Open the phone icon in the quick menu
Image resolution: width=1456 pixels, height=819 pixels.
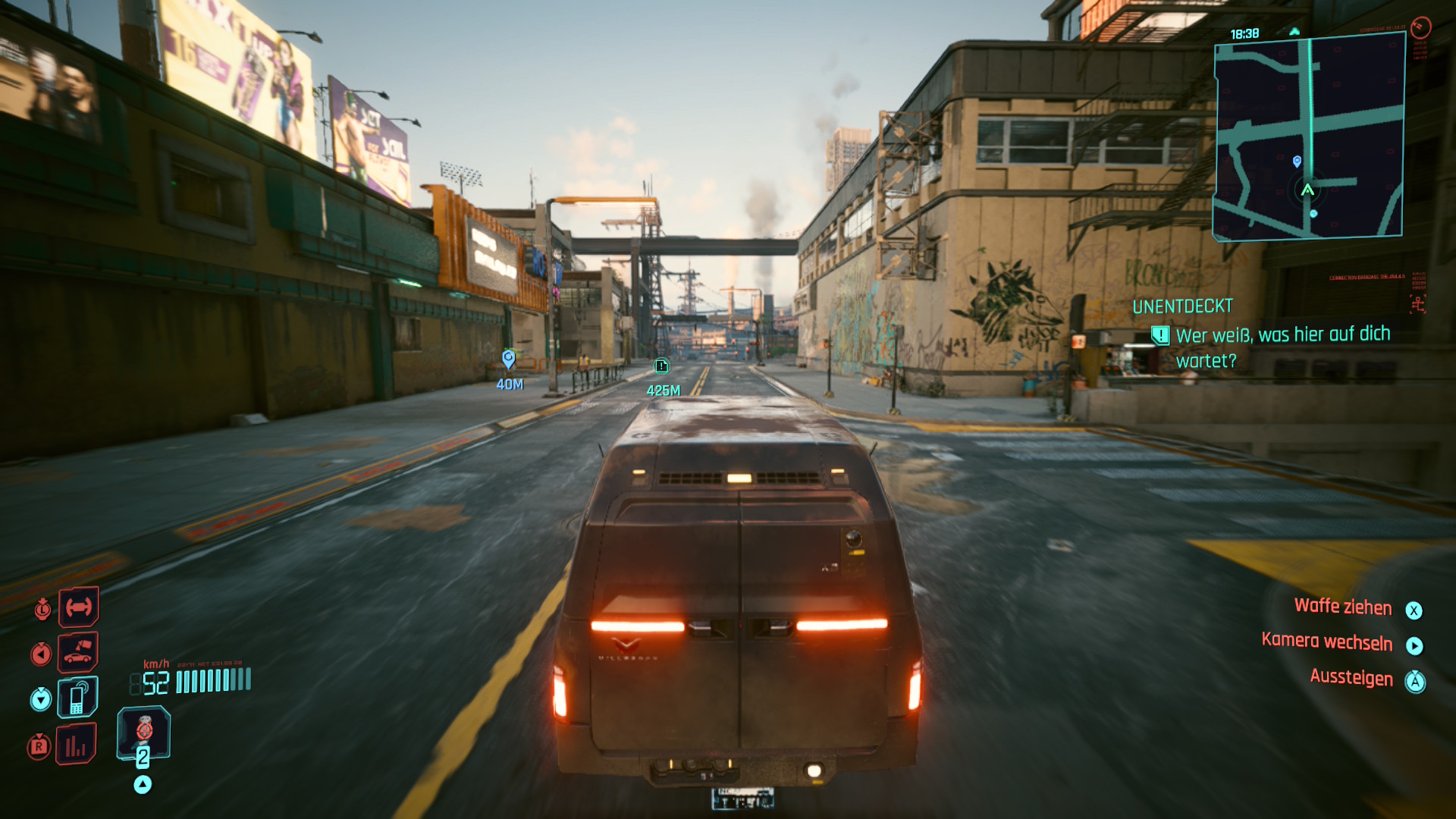pos(77,698)
